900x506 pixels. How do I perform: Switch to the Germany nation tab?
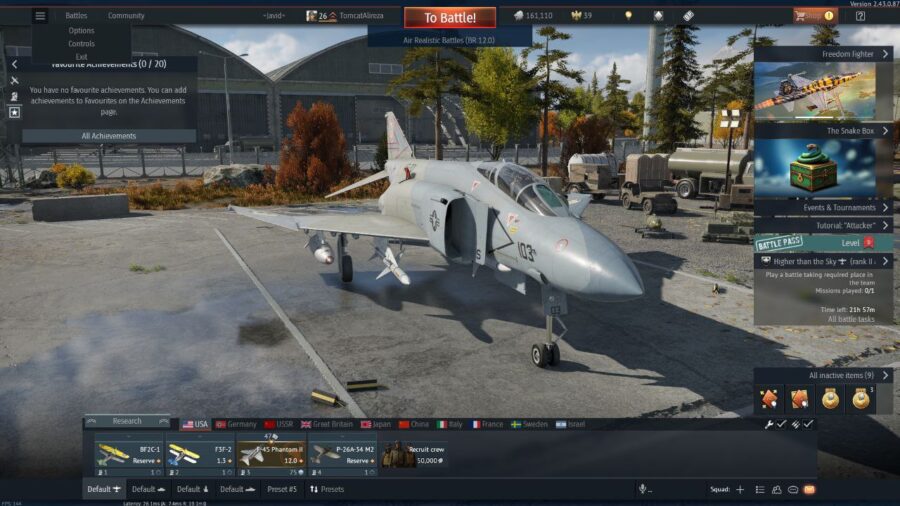coord(236,424)
